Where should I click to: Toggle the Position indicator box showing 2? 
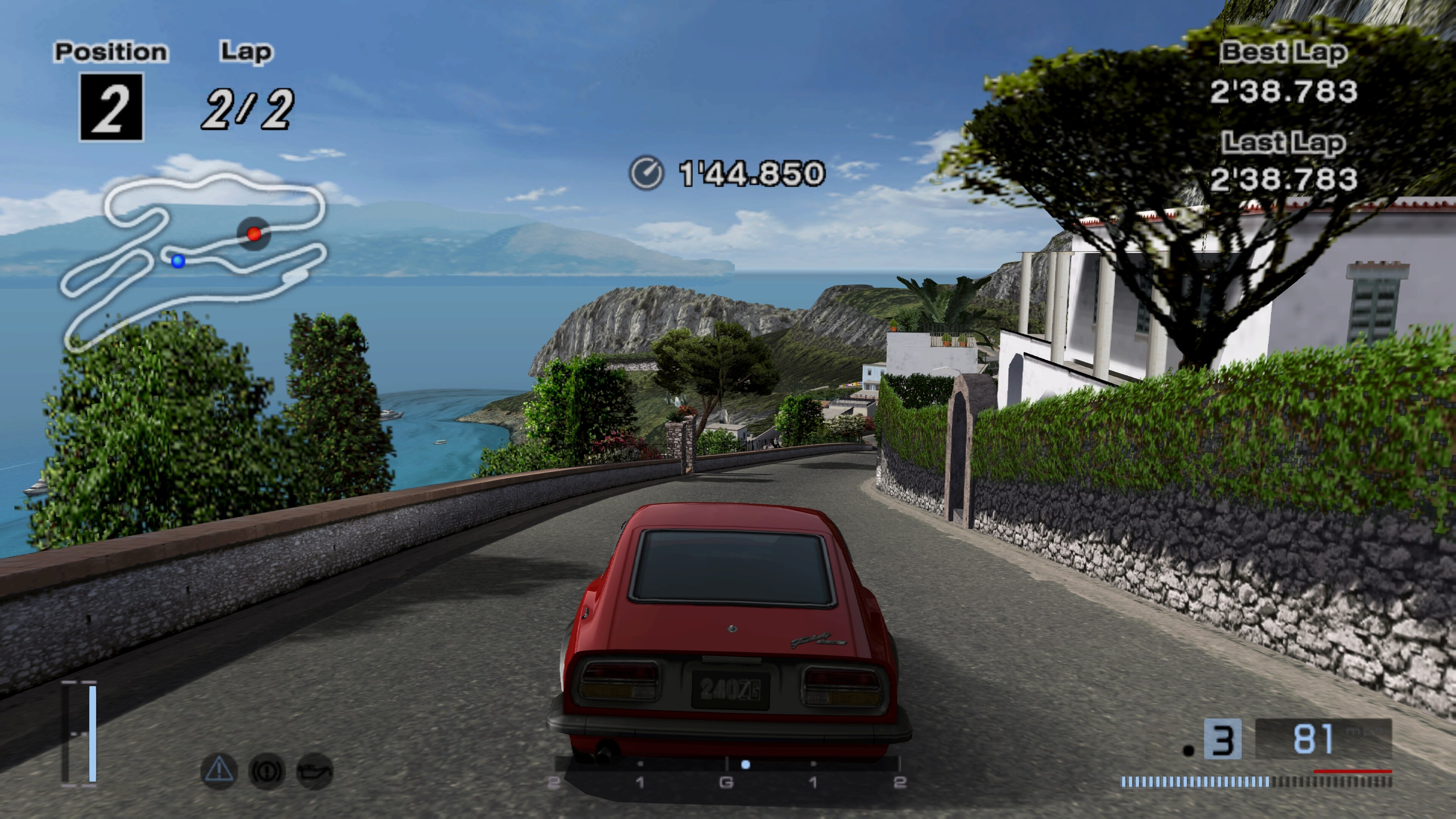111,107
